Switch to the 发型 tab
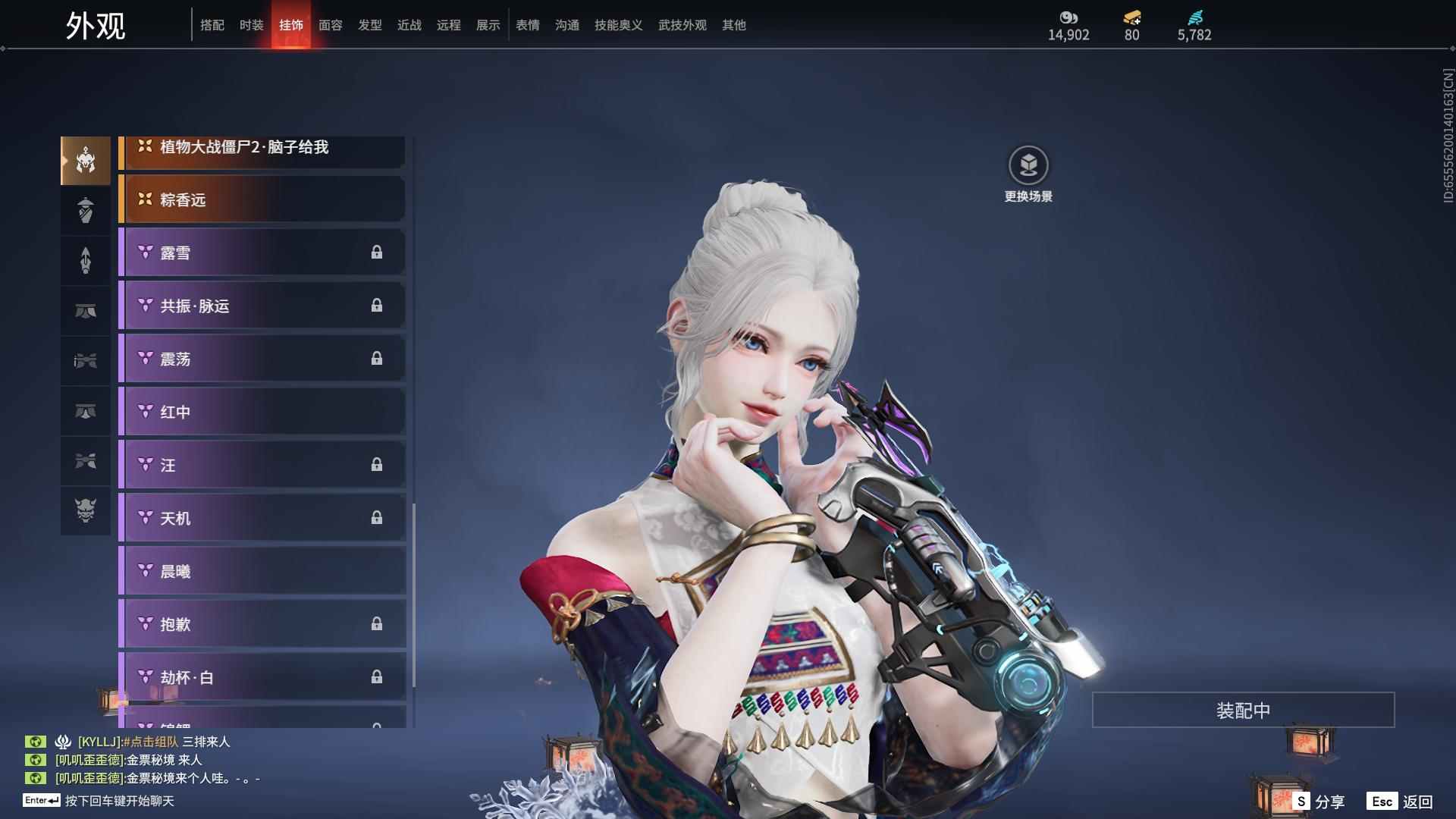The width and height of the screenshot is (1456, 819). [369, 25]
